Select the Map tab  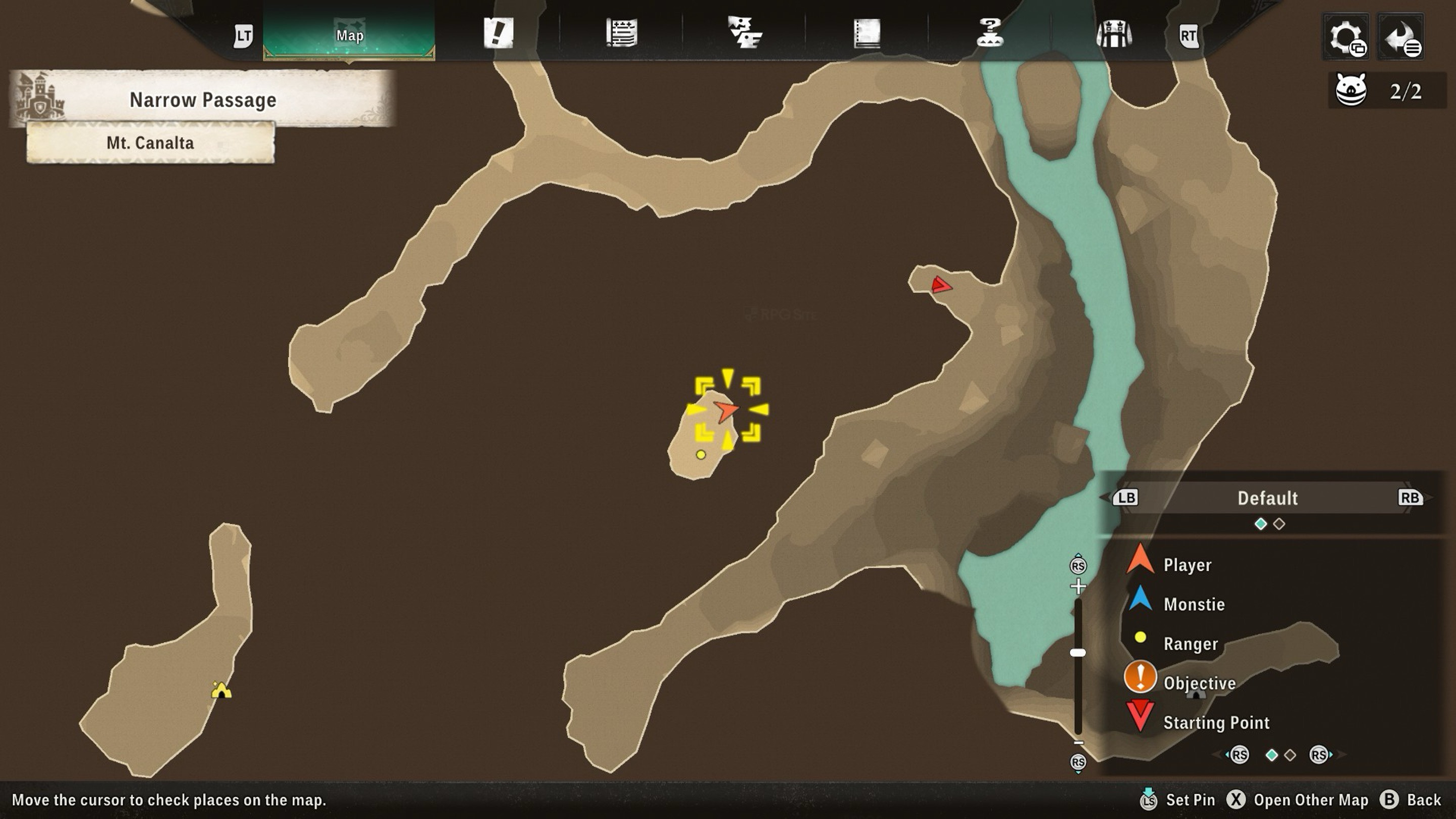(x=349, y=35)
